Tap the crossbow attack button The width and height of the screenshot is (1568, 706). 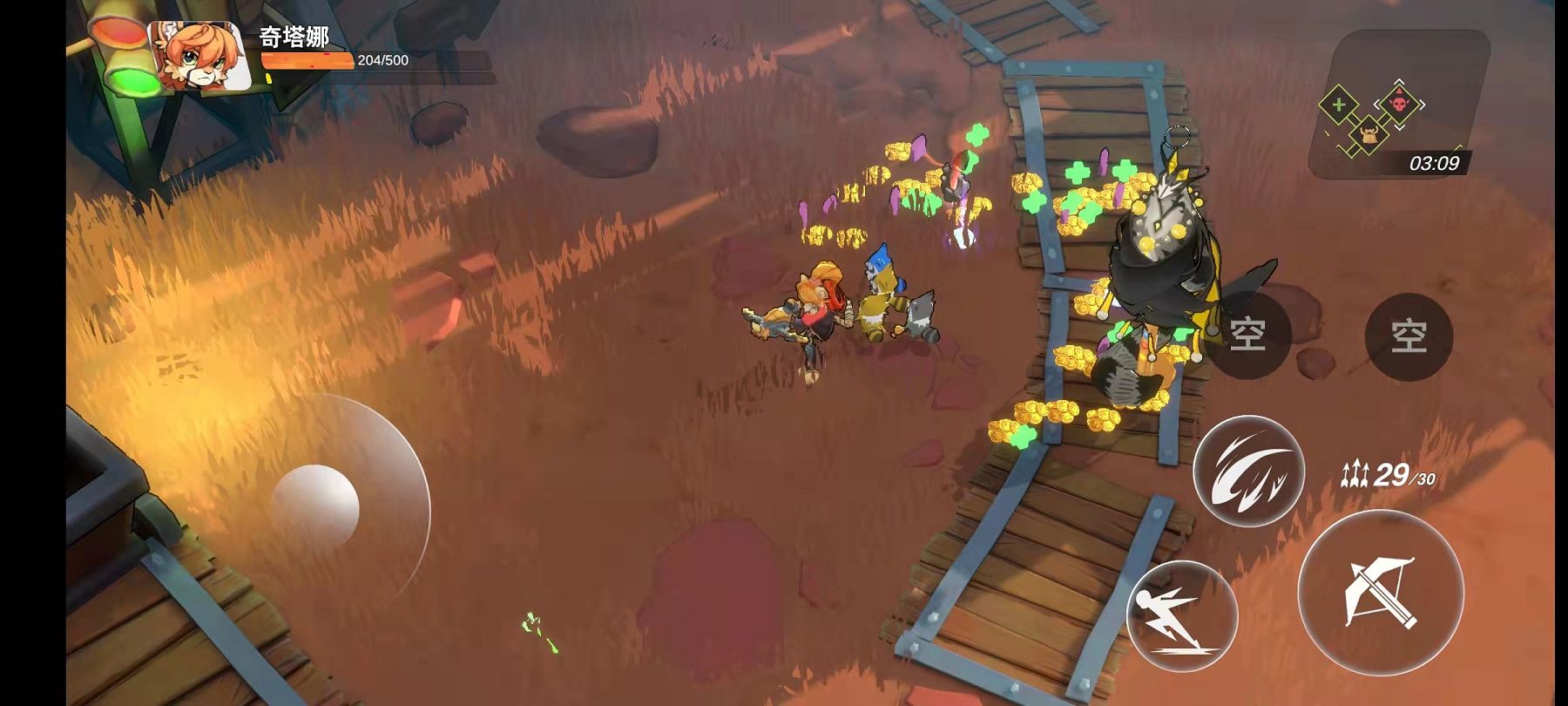(x=1381, y=594)
